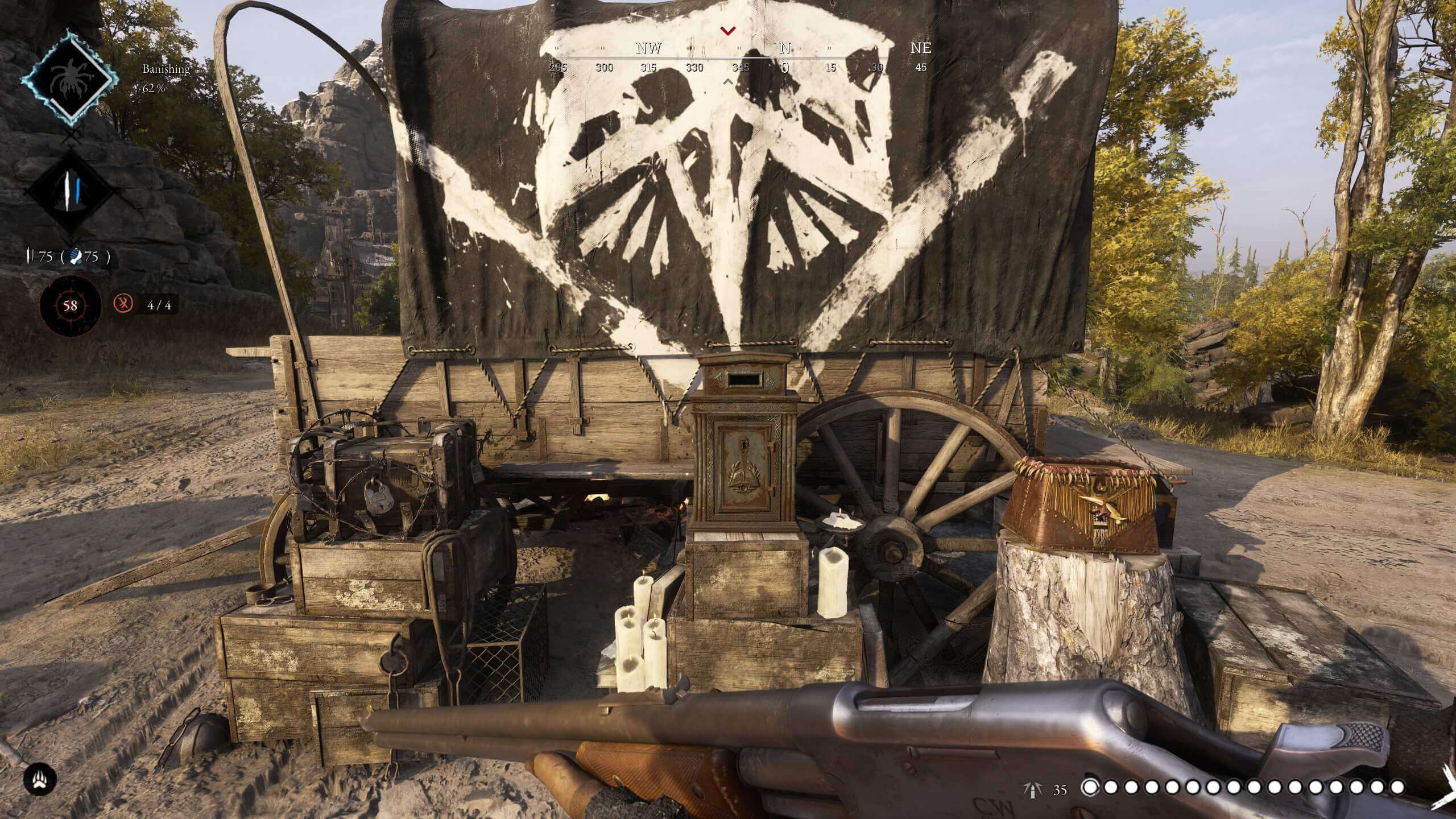Image resolution: width=1456 pixels, height=819 pixels.
Task: Select the hunter health diamond icon
Action: pos(69,189)
